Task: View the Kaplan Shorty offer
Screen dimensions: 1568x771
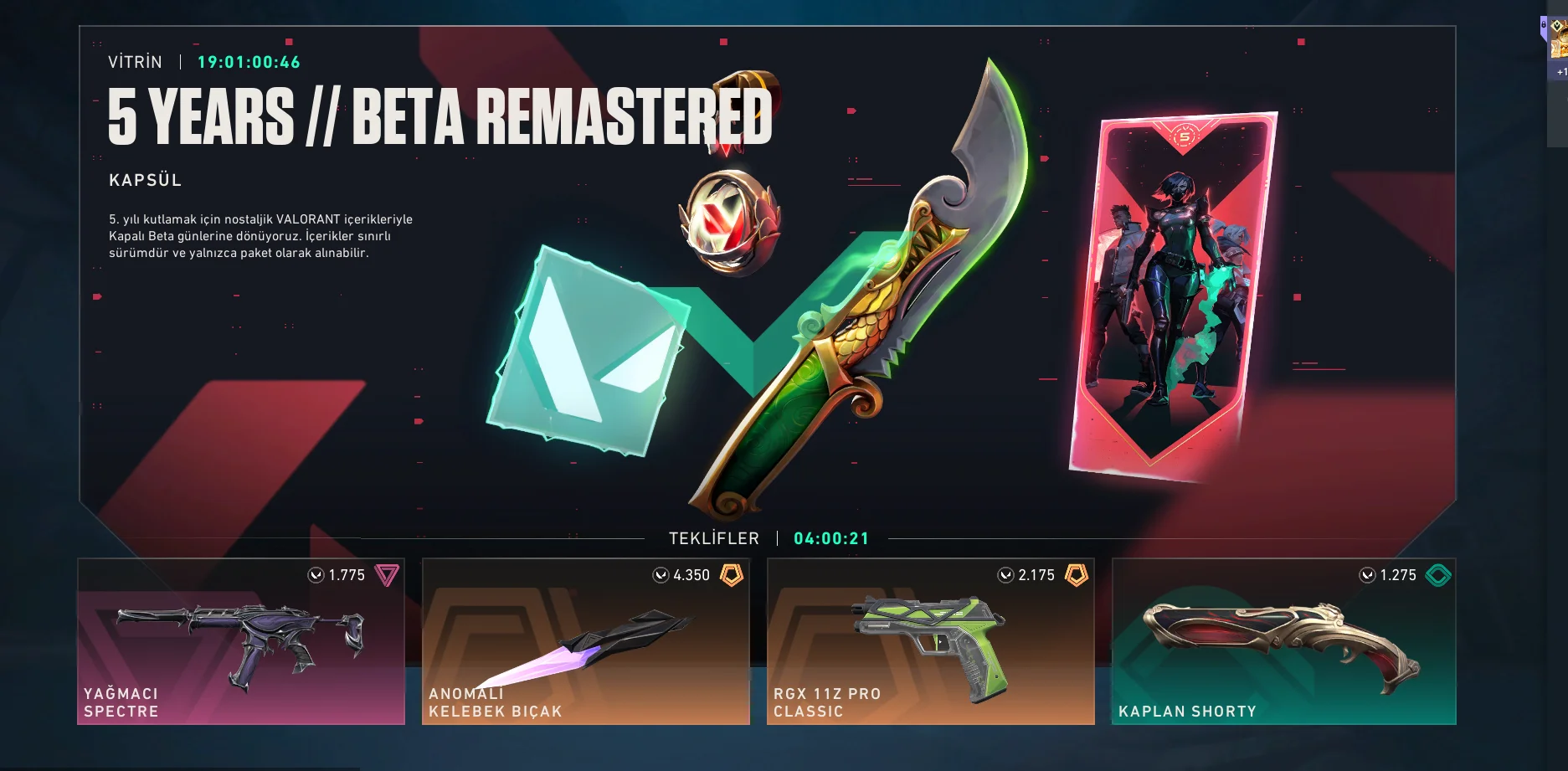Action: pos(1283,641)
